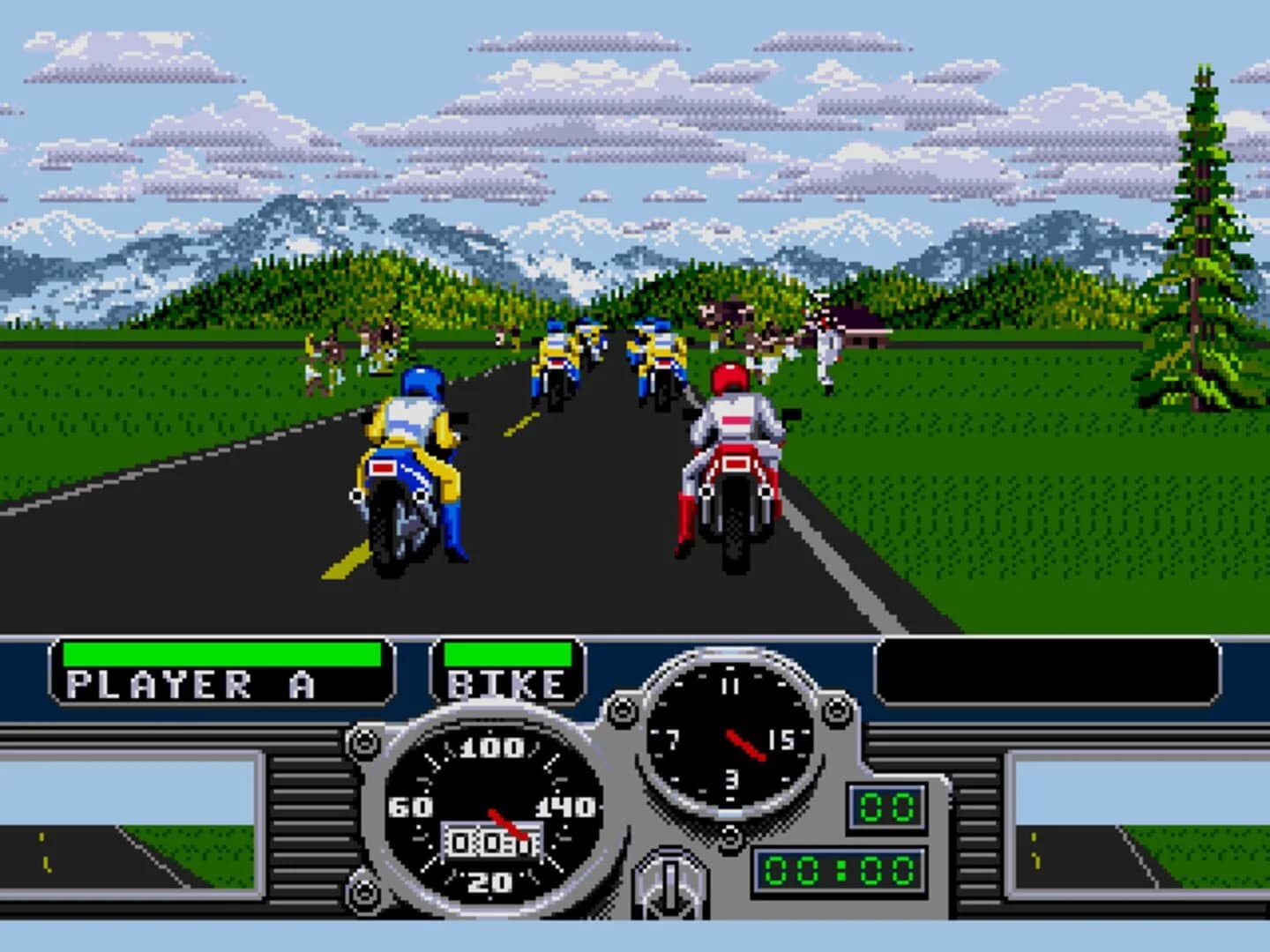Click the 00 position counter display
The height and width of the screenshot is (952, 1270).
click(886, 804)
